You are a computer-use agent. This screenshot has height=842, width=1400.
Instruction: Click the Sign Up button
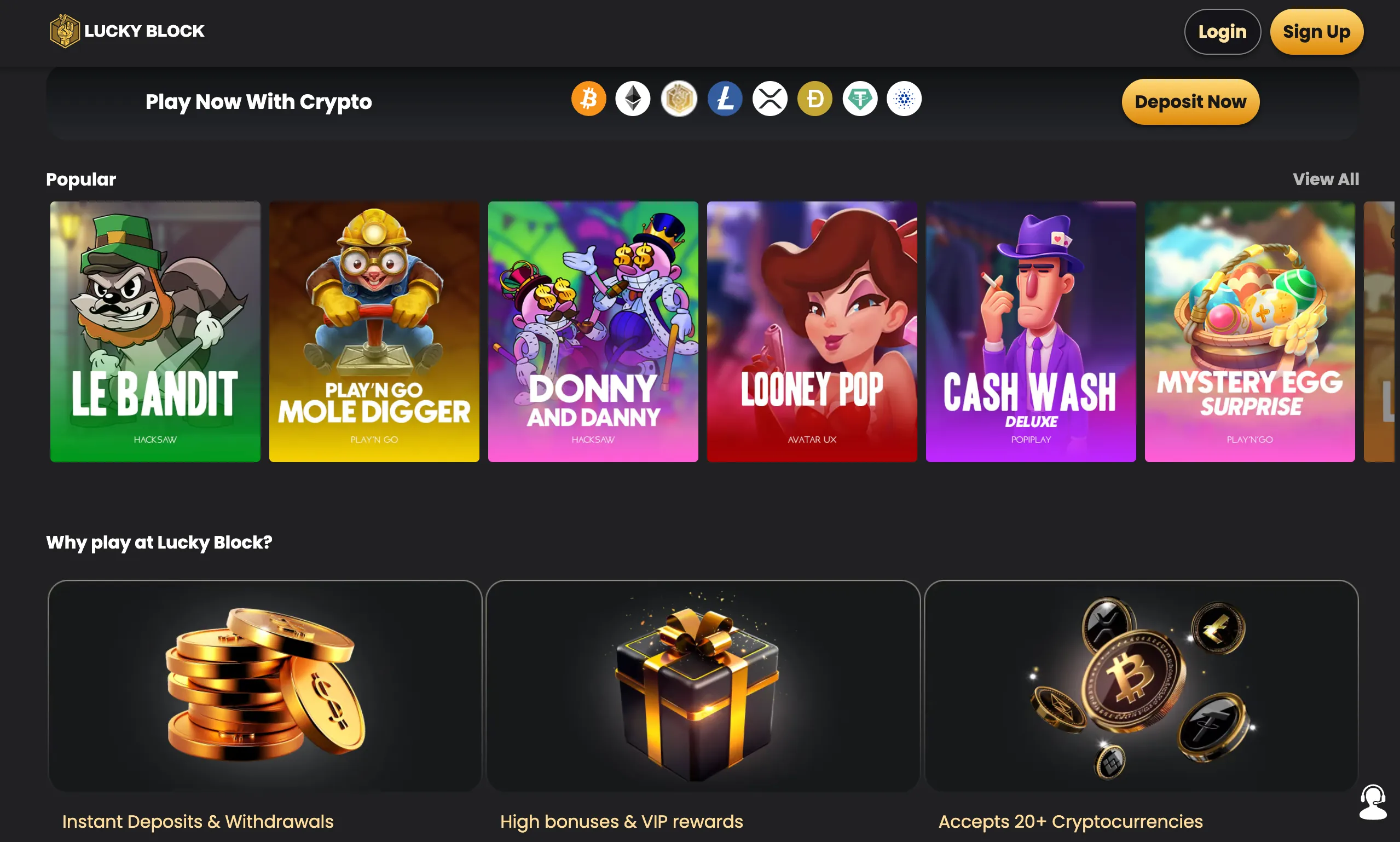[x=1317, y=31]
